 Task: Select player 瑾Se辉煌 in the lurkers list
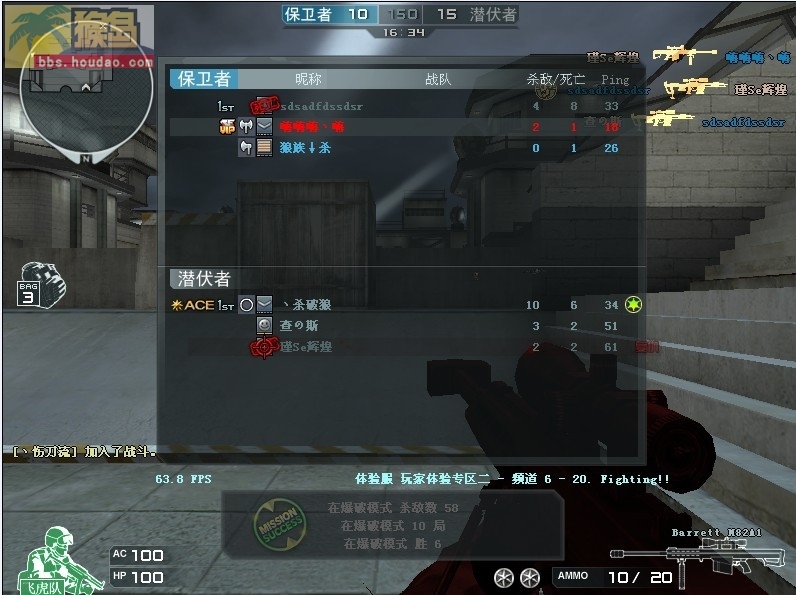(306, 347)
